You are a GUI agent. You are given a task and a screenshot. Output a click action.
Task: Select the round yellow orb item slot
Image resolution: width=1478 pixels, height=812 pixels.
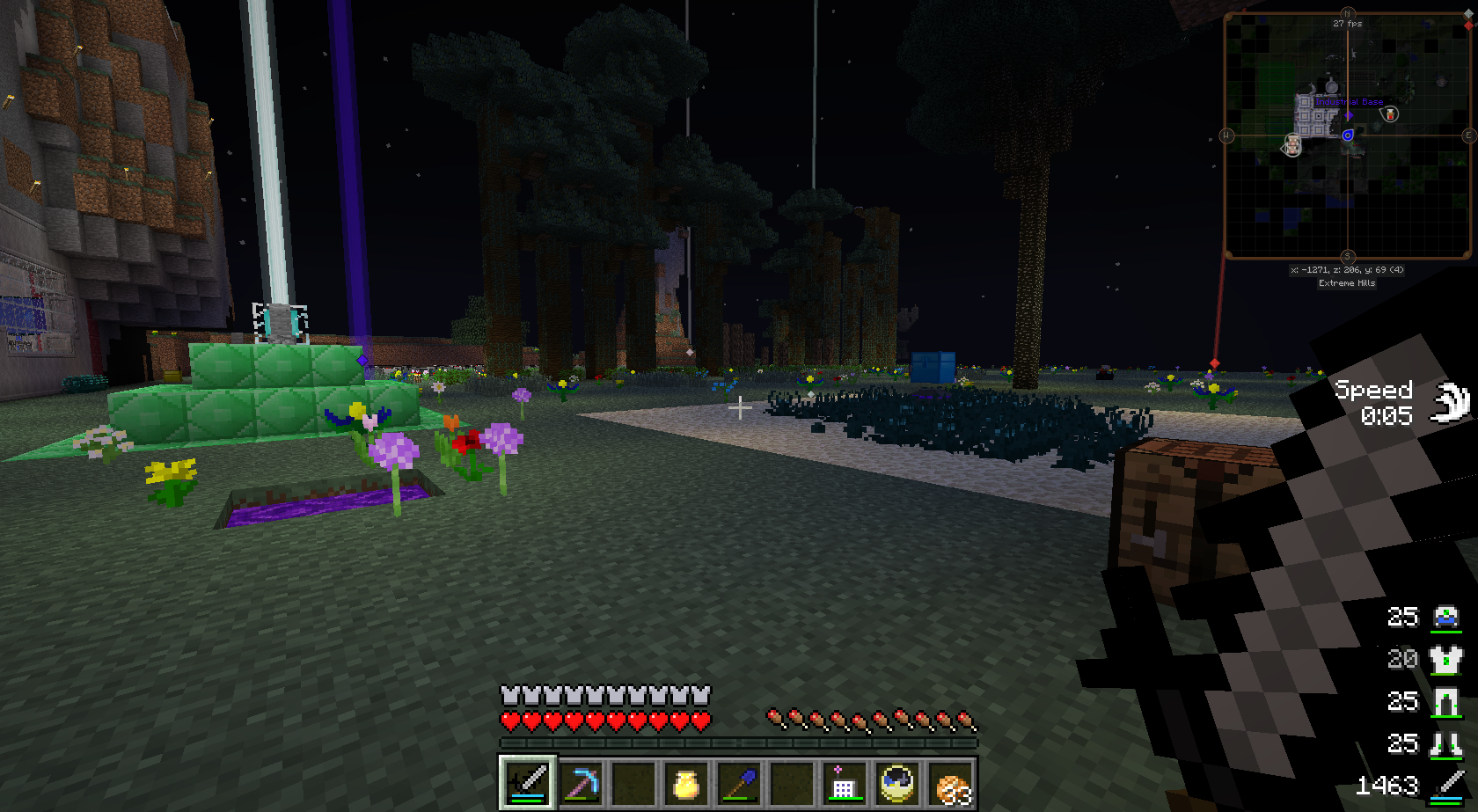click(897, 781)
